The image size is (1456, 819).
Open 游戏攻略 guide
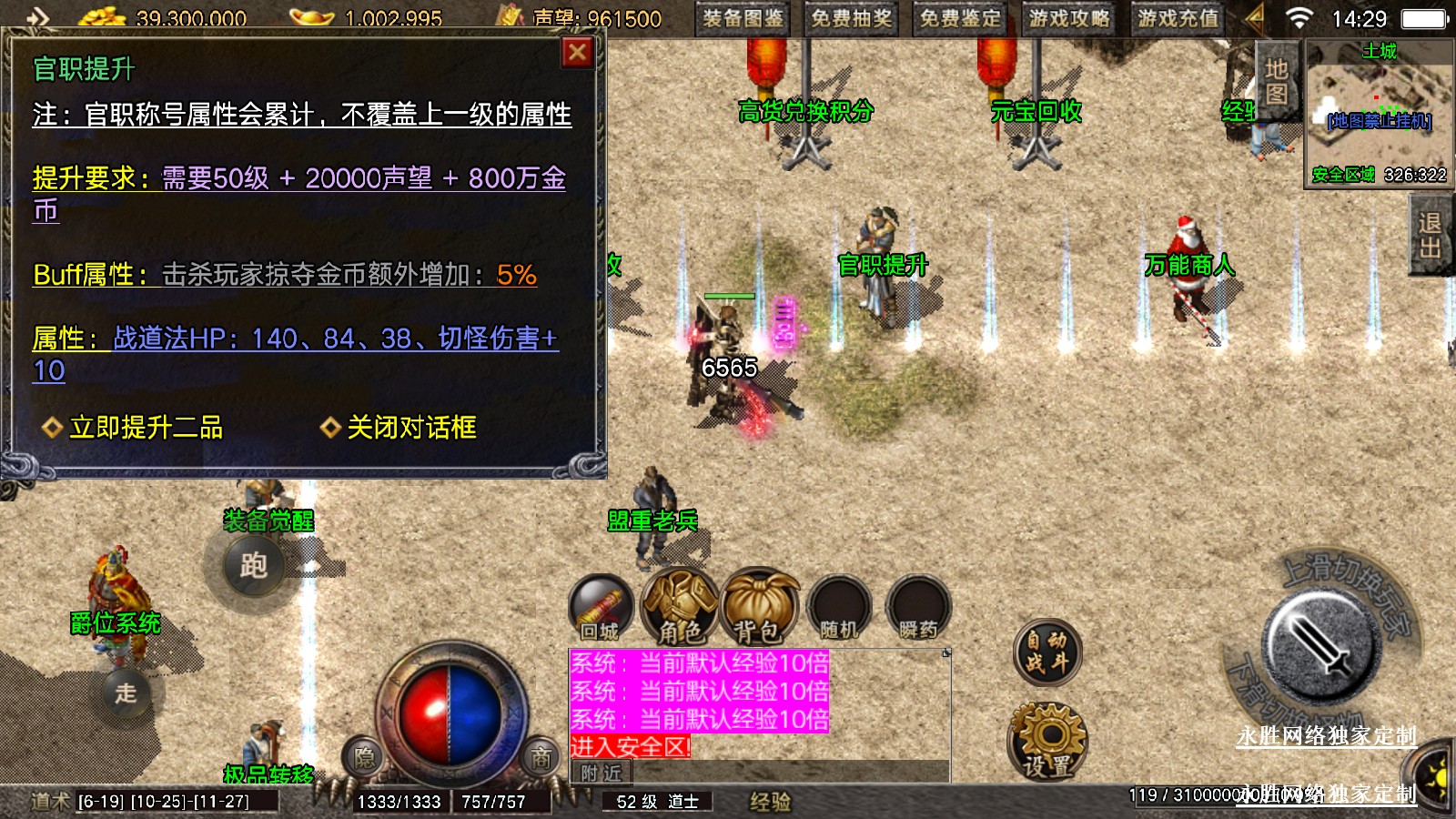pyautogui.click(x=1069, y=18)
